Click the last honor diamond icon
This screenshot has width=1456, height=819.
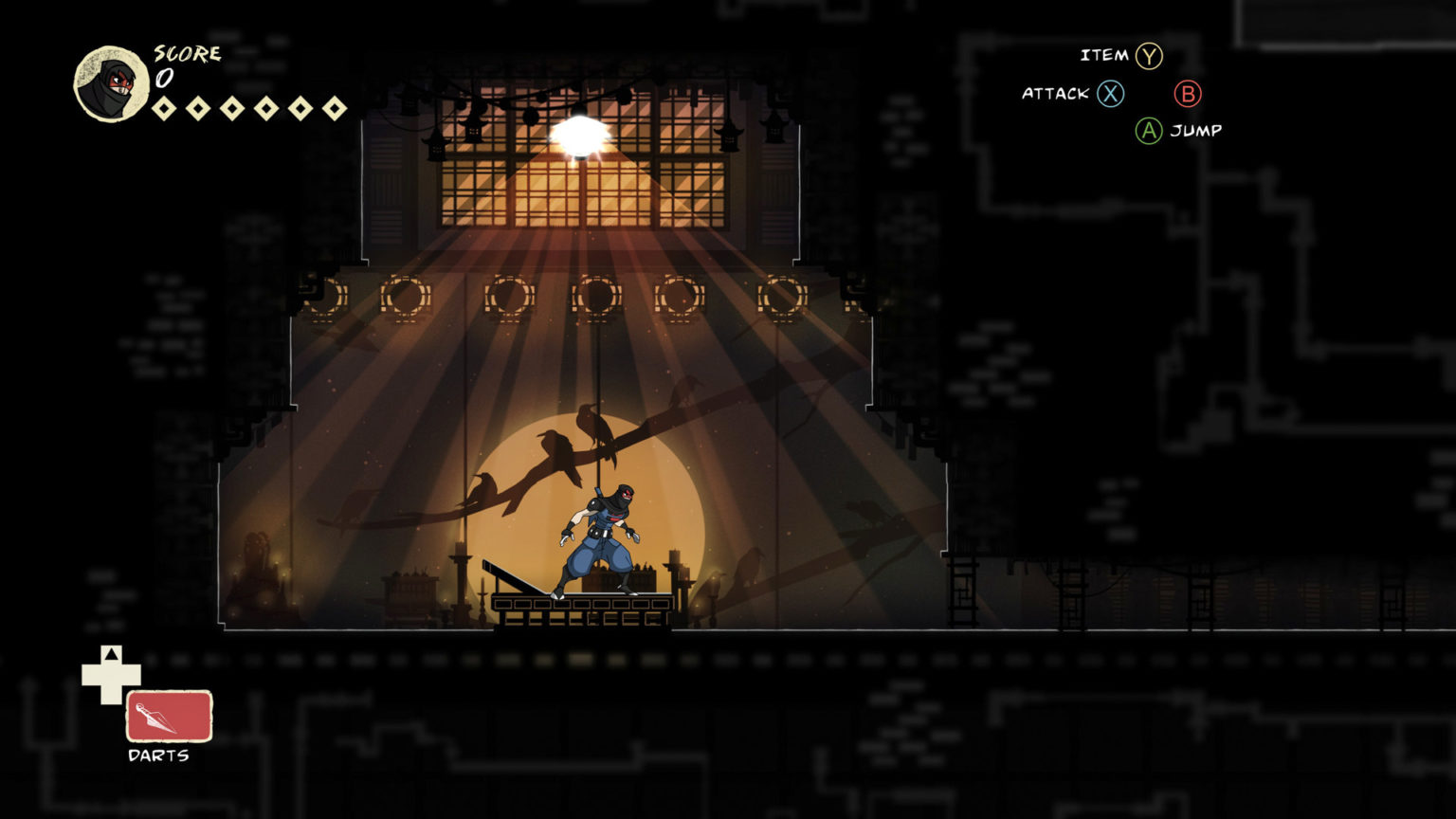coord(337,107)
